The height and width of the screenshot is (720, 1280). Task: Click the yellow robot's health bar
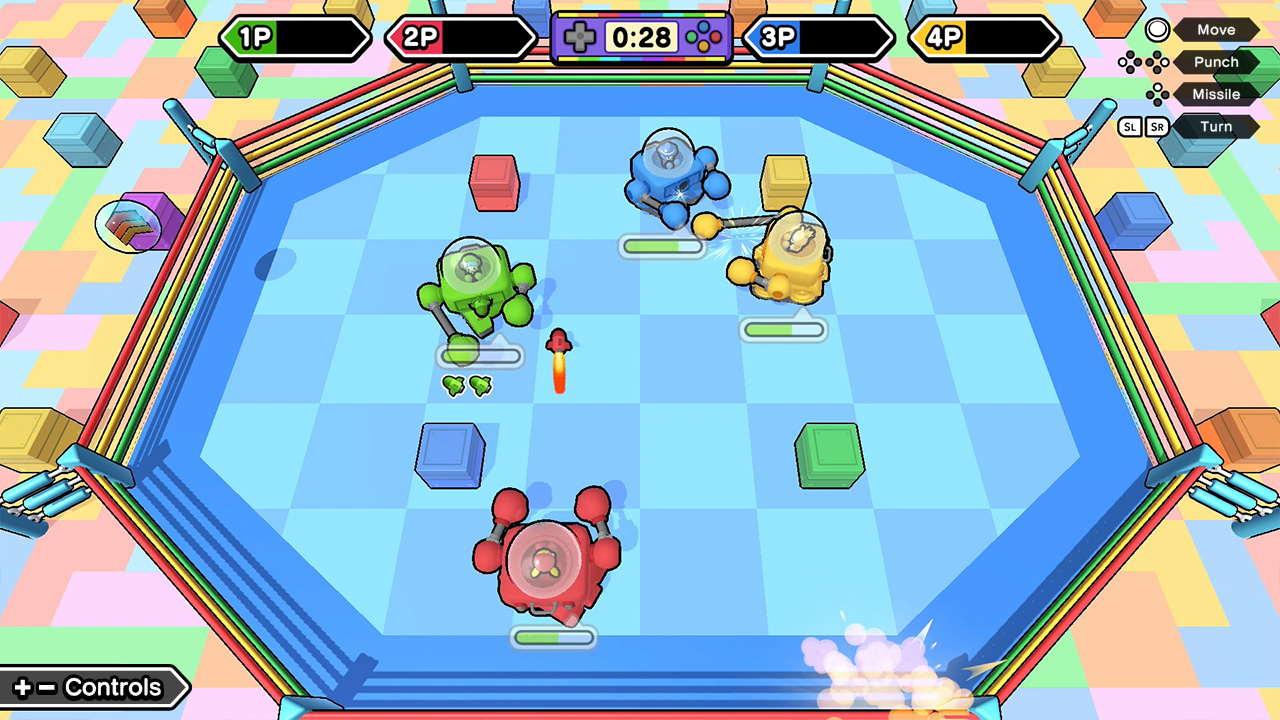(x=783, y=329)
